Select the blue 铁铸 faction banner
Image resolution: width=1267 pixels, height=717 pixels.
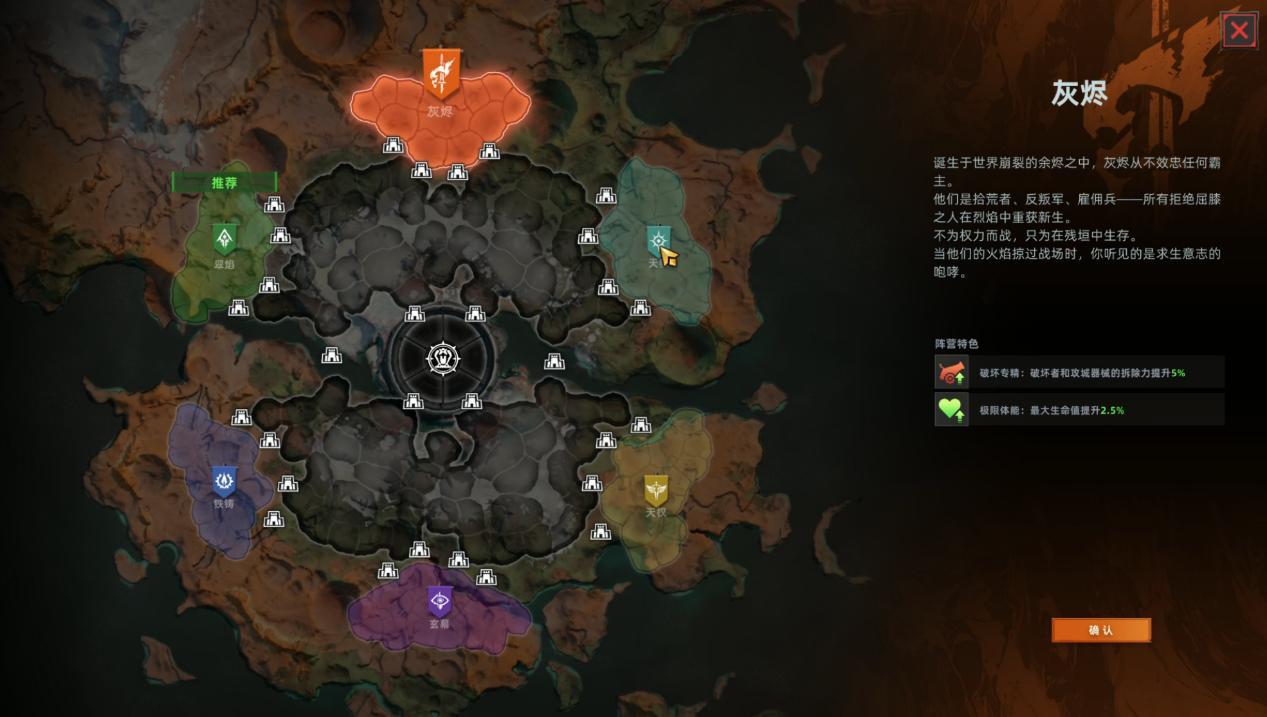(x=224, y=482)
